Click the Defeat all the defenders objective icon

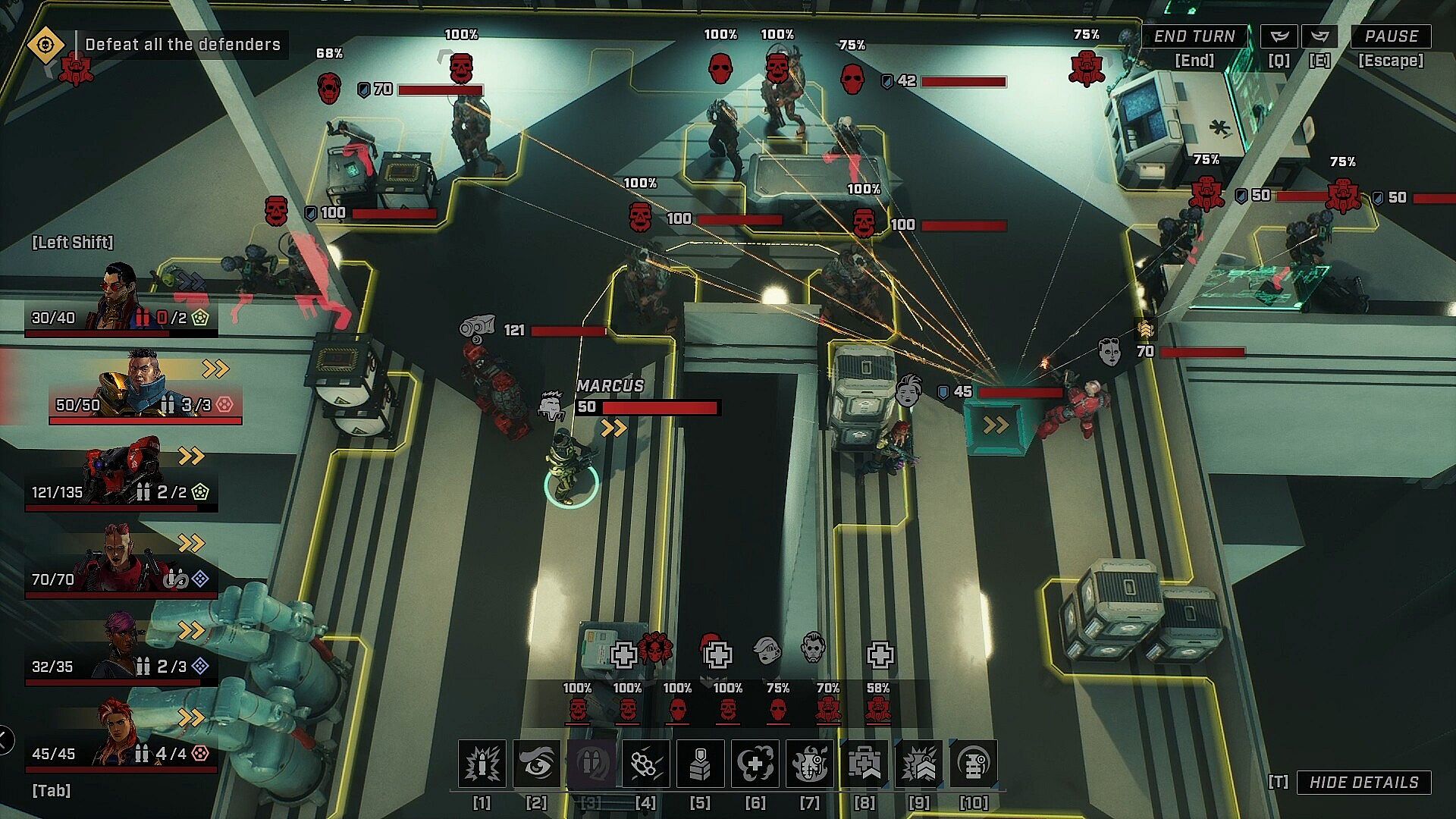click(x=45, y=45)
